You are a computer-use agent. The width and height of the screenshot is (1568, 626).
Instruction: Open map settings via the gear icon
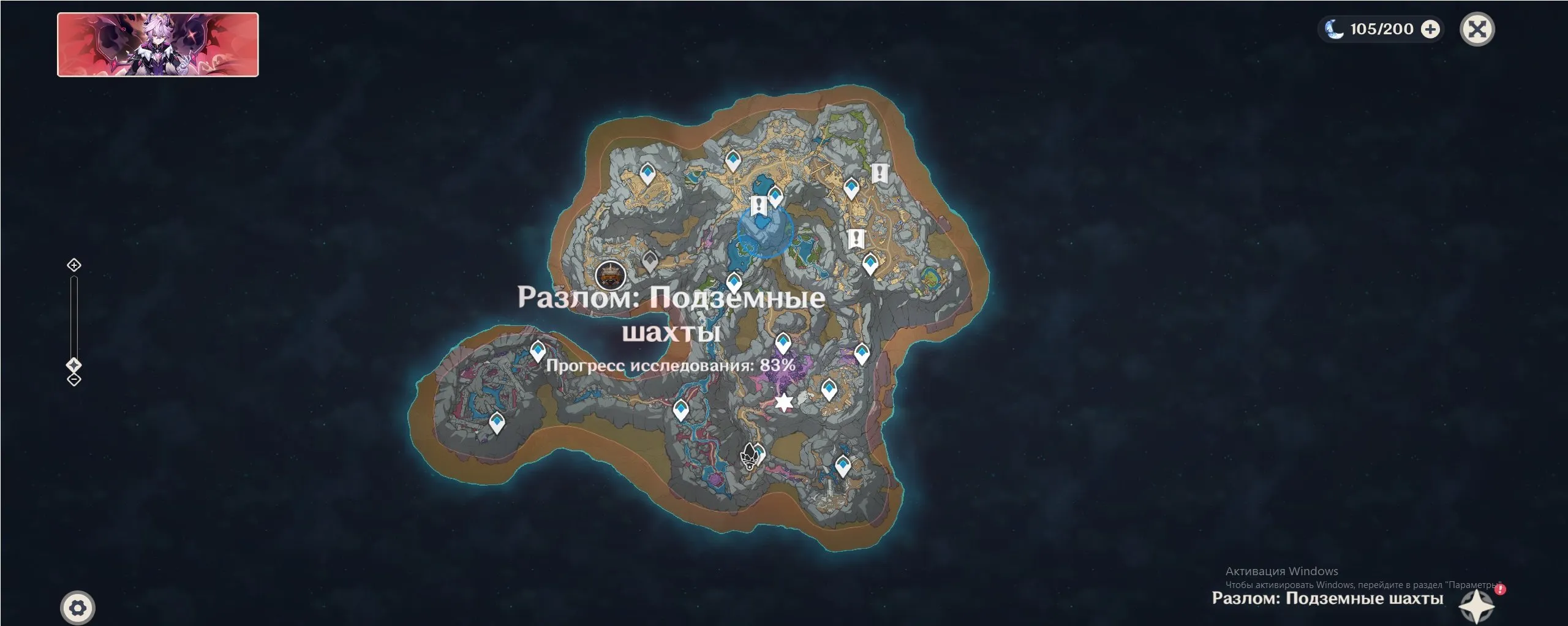(x=78, y=608)
